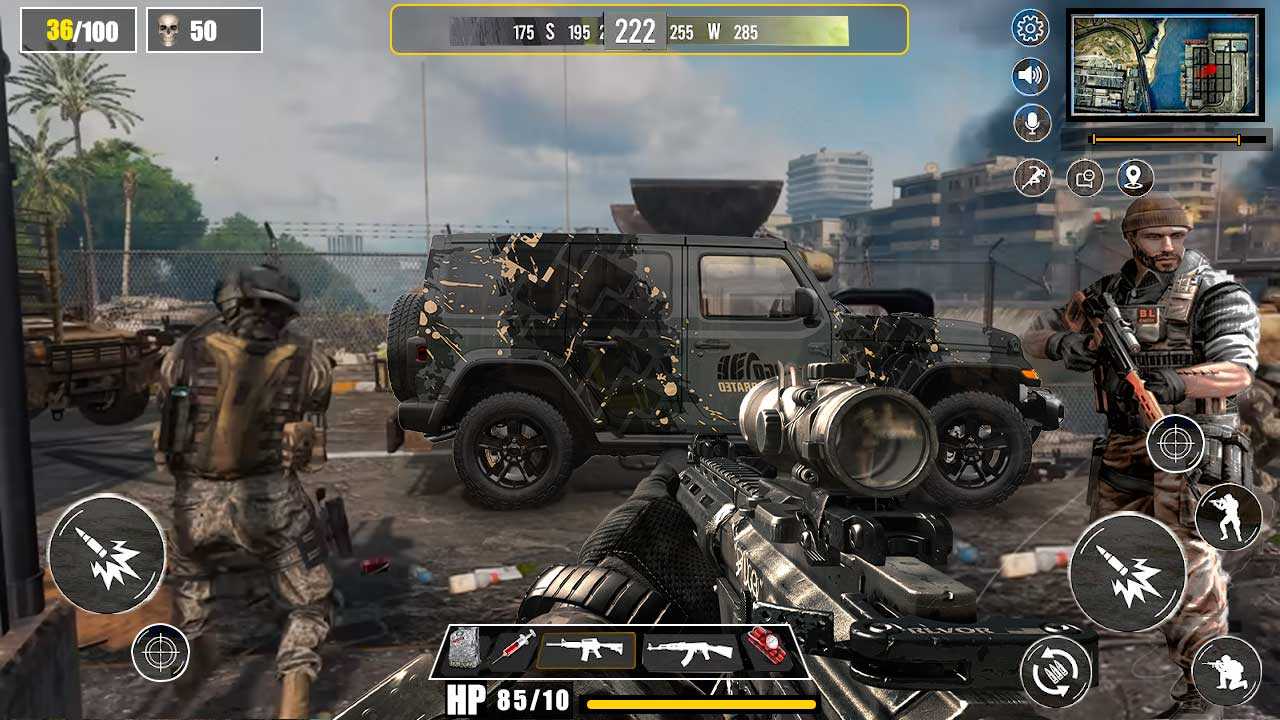Tap the location pin marker button
The height and width of the screenshot is (720, 1280).
point(1135,178)
